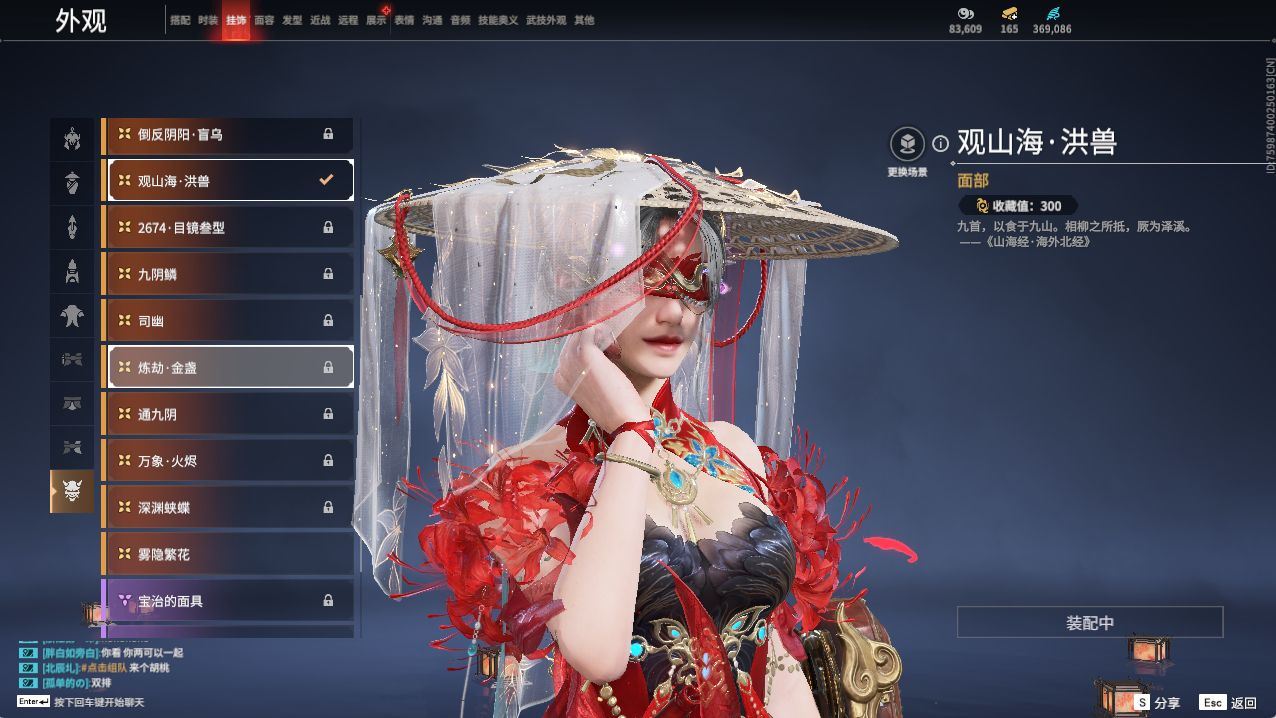Click the 装配中 equip button
Screen dimensions: 1276x718
pyautogui.click(x=1090, y=622)
